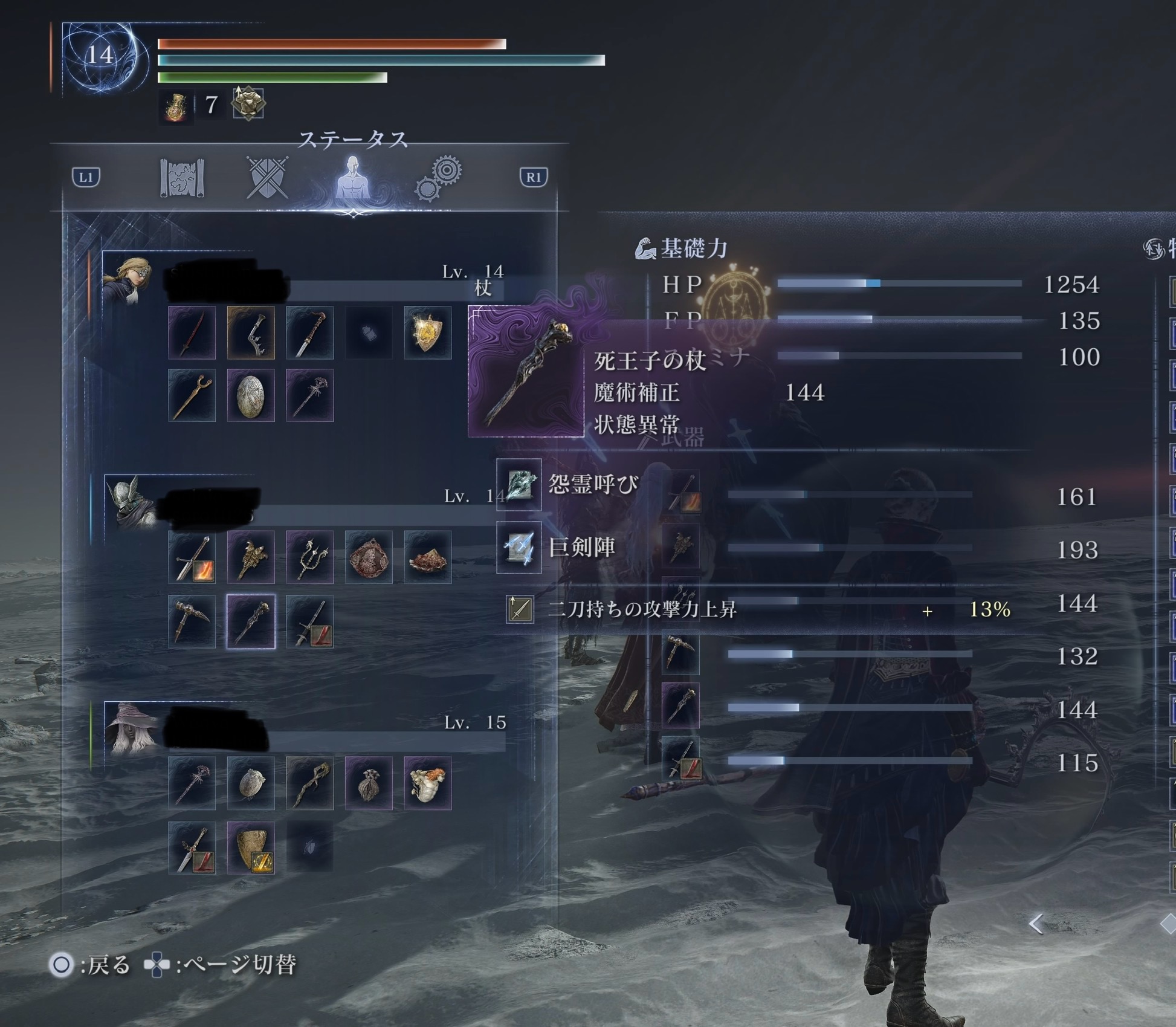Click the 巨剣陣 spell icon
The image size is (1176, 1027).
[519, 548]
